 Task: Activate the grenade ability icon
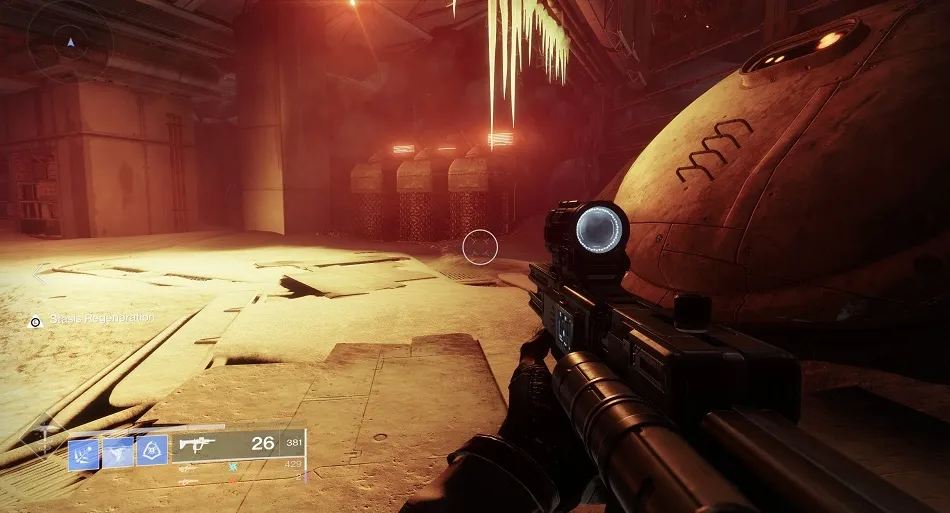(84, 453)
